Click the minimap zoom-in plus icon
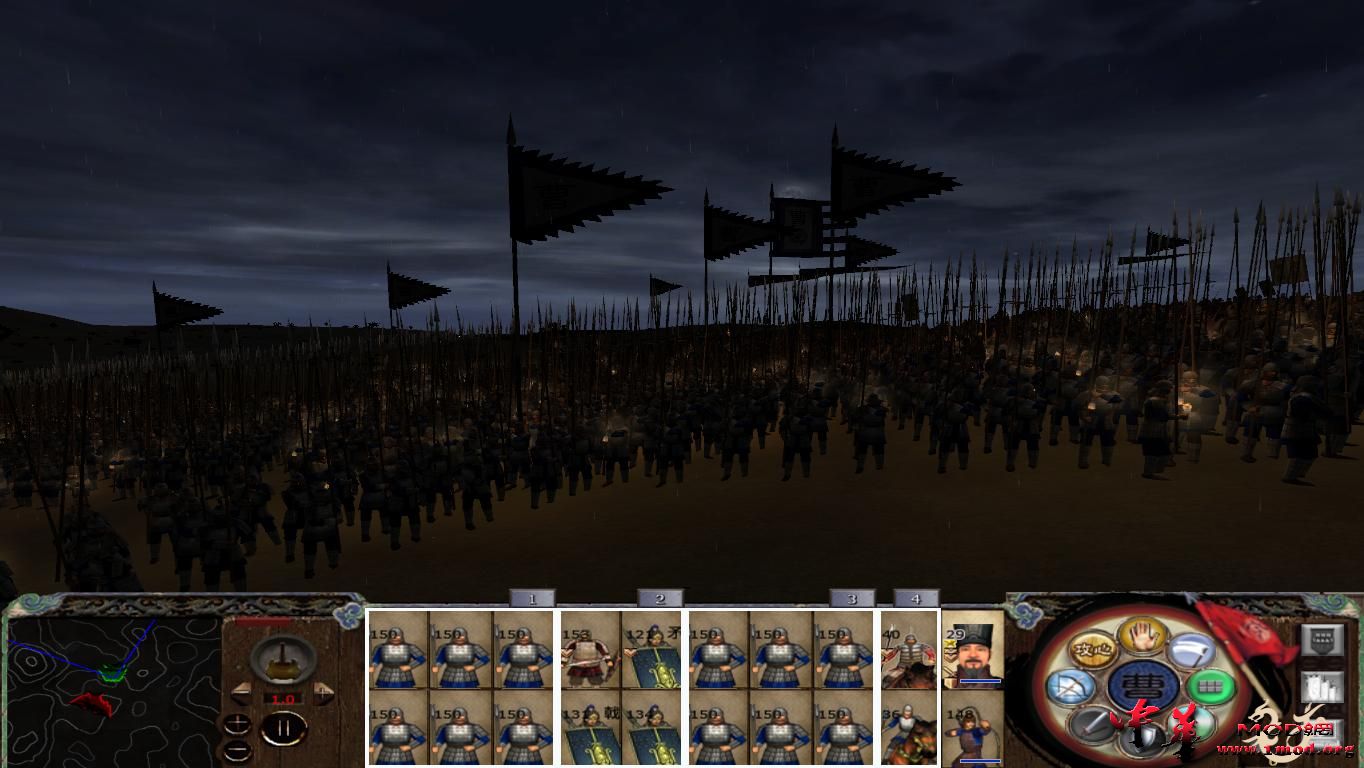 (237, 723)
